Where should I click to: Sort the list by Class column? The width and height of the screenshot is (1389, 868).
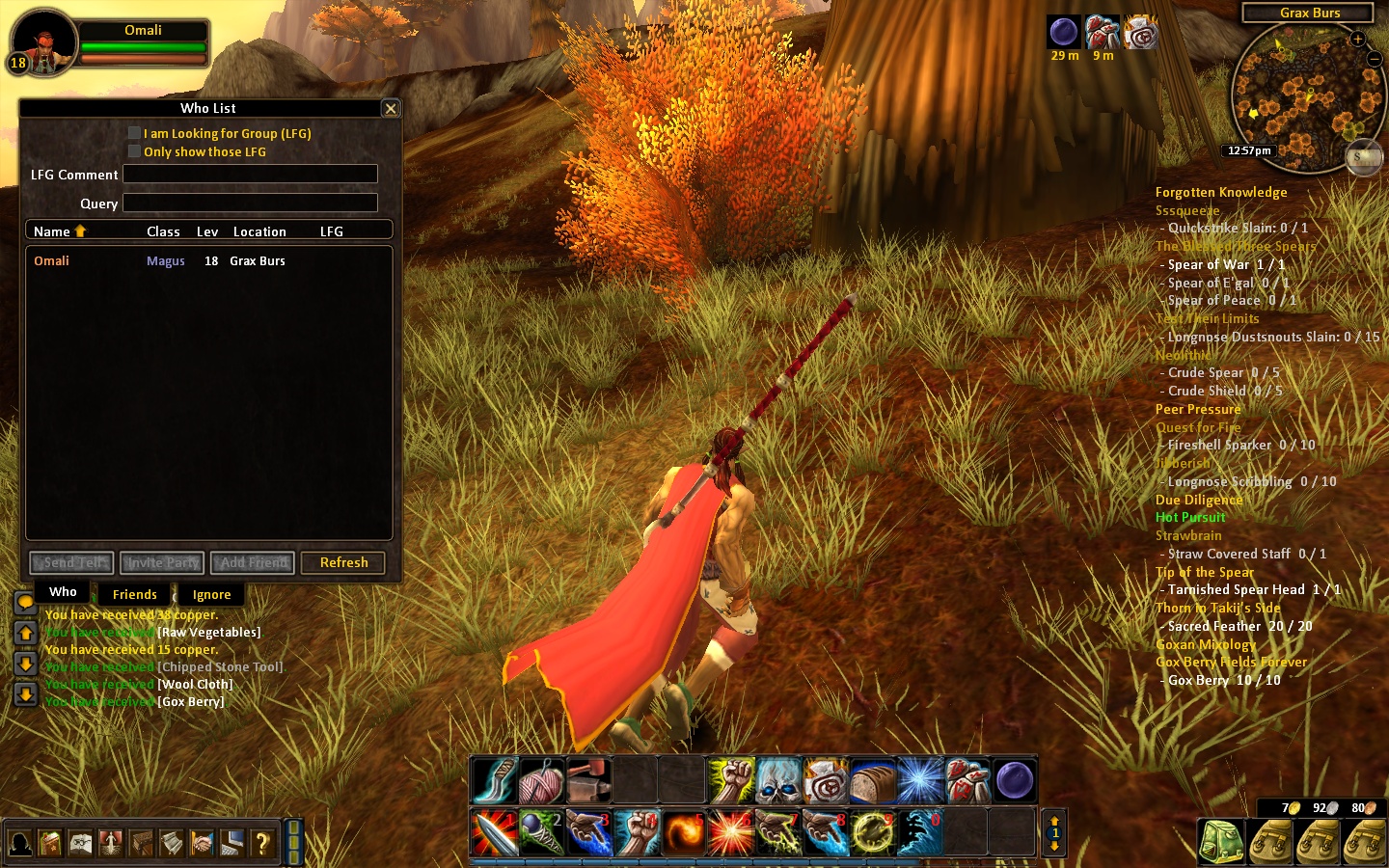pyautogui.click(x=163, y=231)
